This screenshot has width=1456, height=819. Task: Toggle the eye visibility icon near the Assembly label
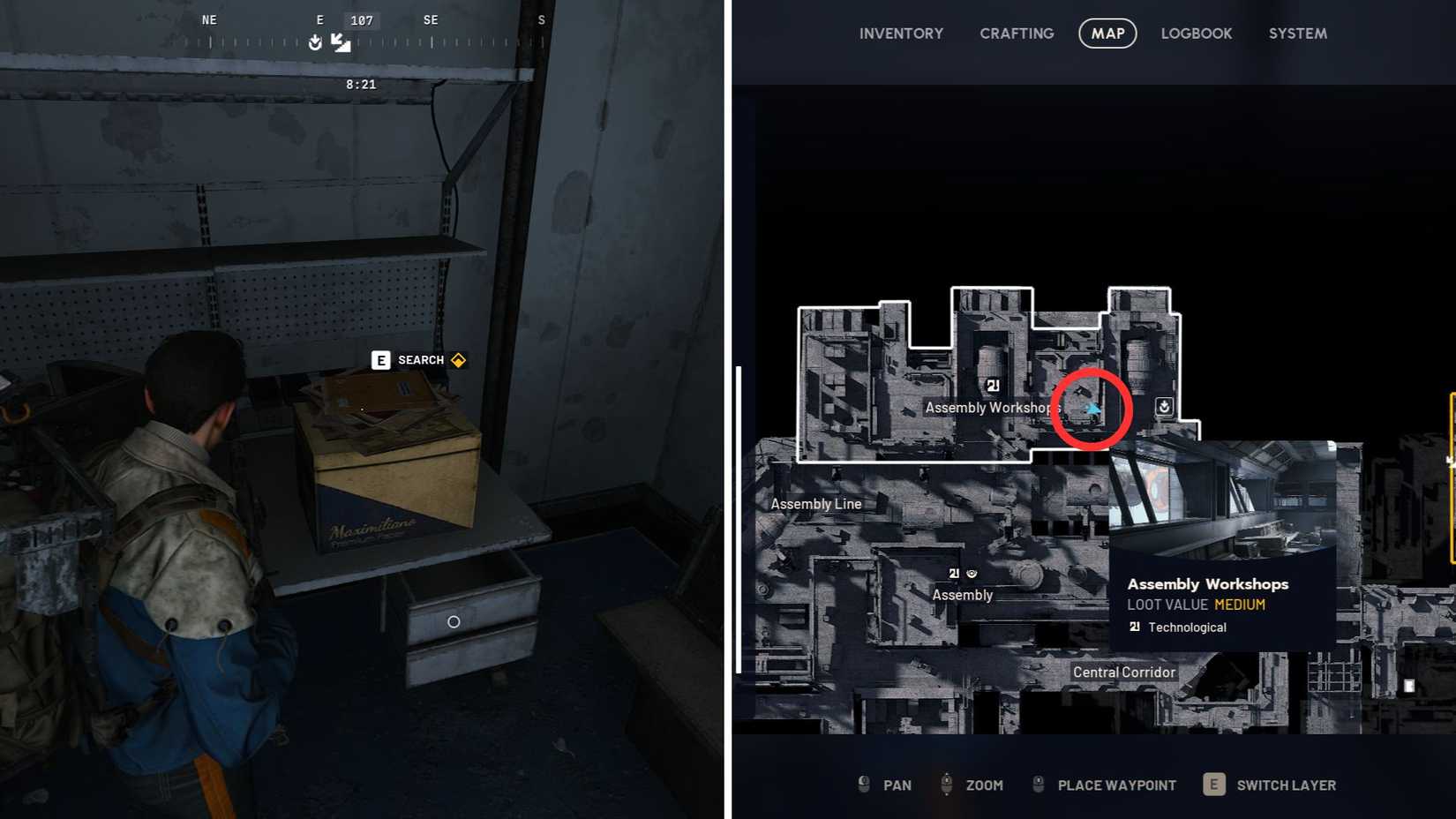(x=972, y=573)
